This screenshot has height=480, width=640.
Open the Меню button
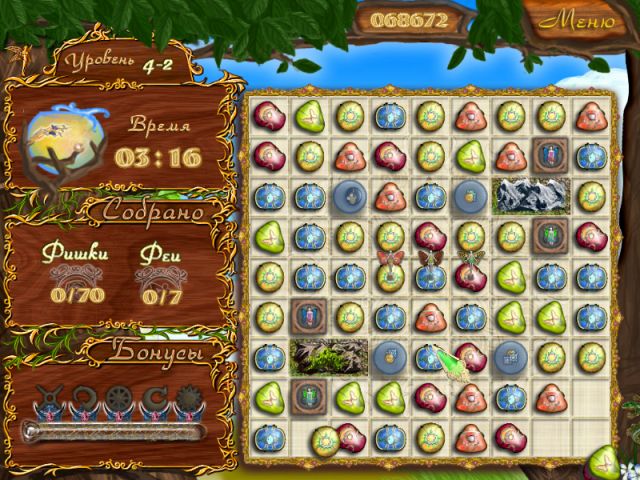click(580, 19)
